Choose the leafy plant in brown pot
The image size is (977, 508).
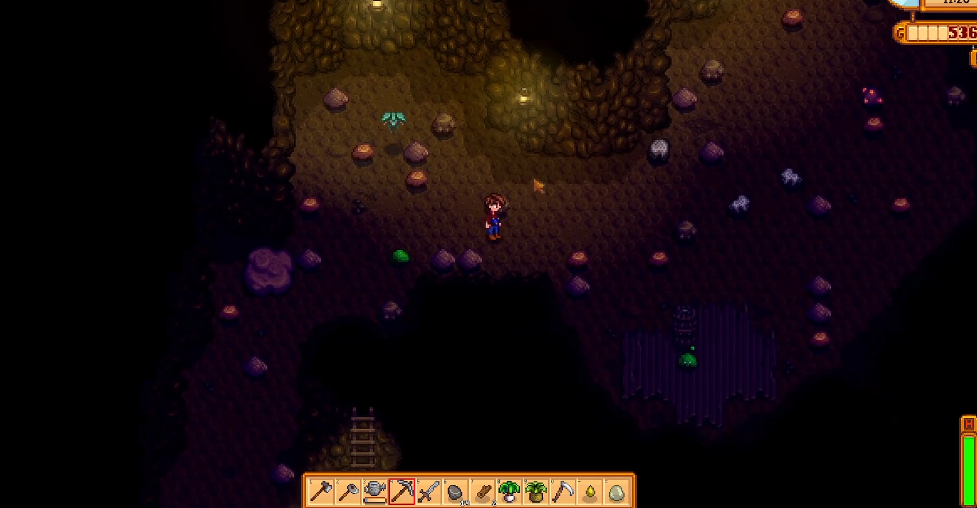536,491
